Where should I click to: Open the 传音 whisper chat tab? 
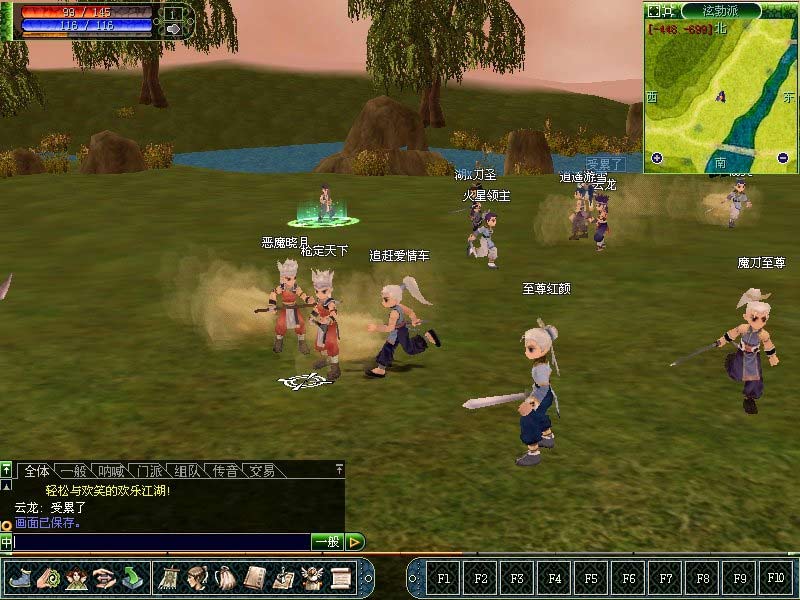point(225,470)
